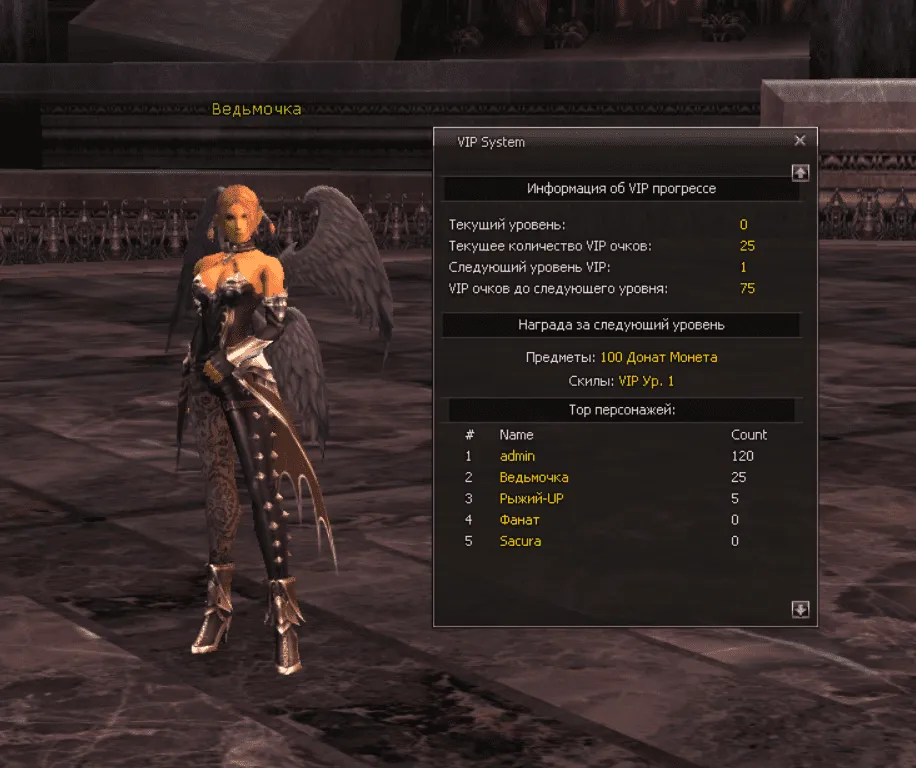This screenshot has width=916, height=768.
Task: Select Ведьмочка in the top characters list
Action: coord(534,477)
